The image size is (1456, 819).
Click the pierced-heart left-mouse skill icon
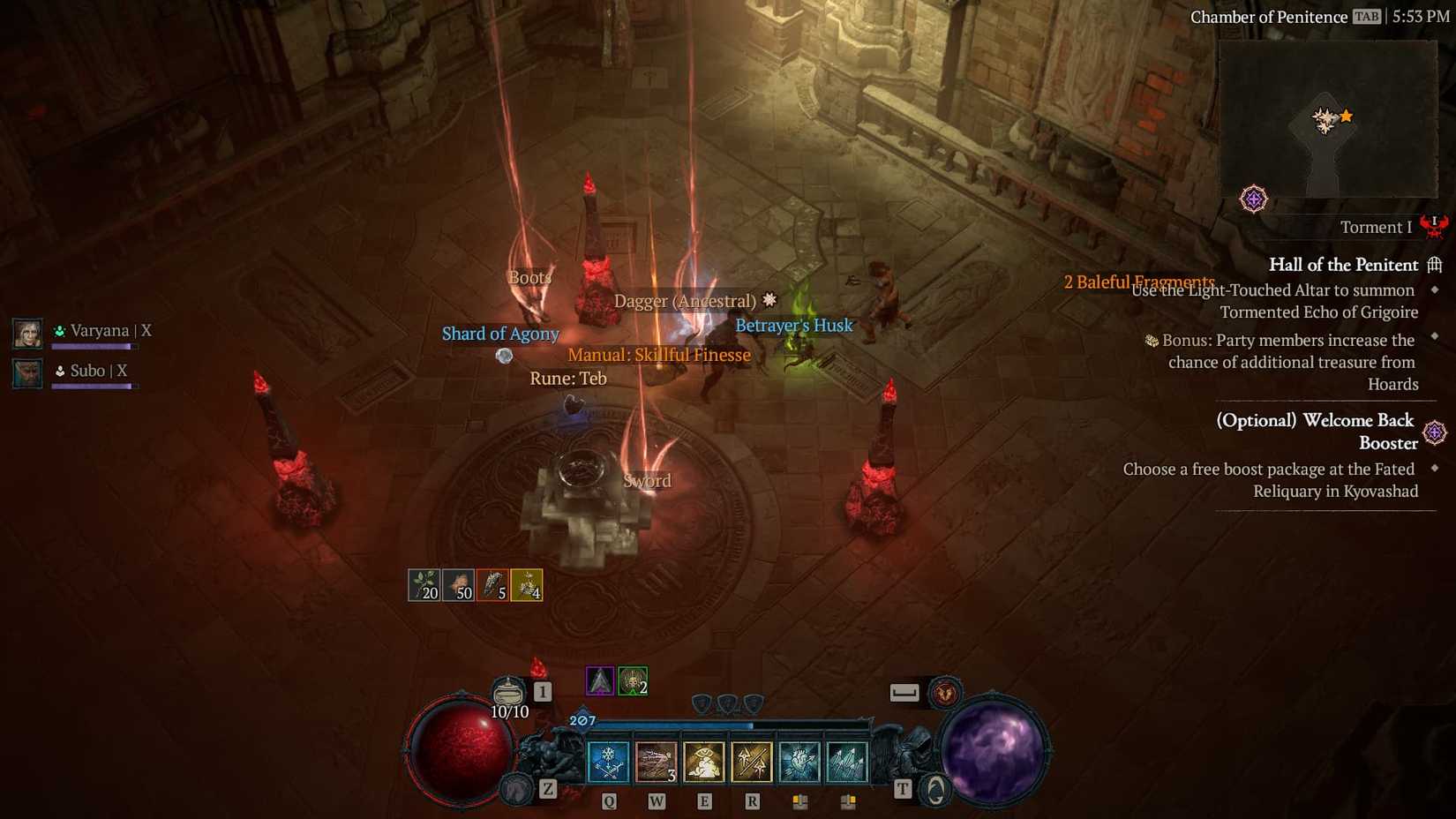click(799, 761)
